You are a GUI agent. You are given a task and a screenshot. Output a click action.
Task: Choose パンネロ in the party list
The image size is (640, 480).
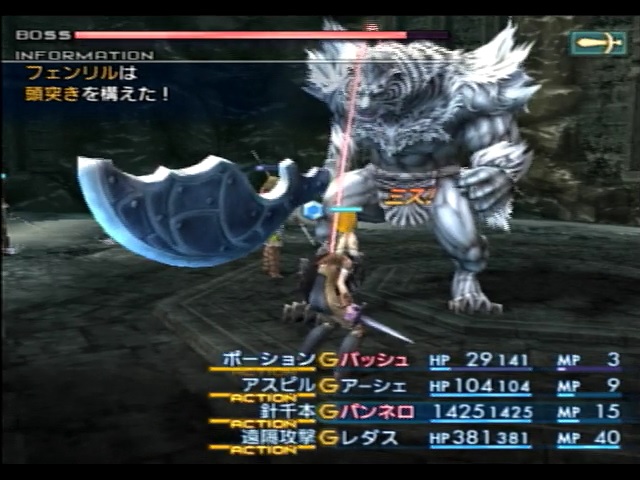pos(376,412)
